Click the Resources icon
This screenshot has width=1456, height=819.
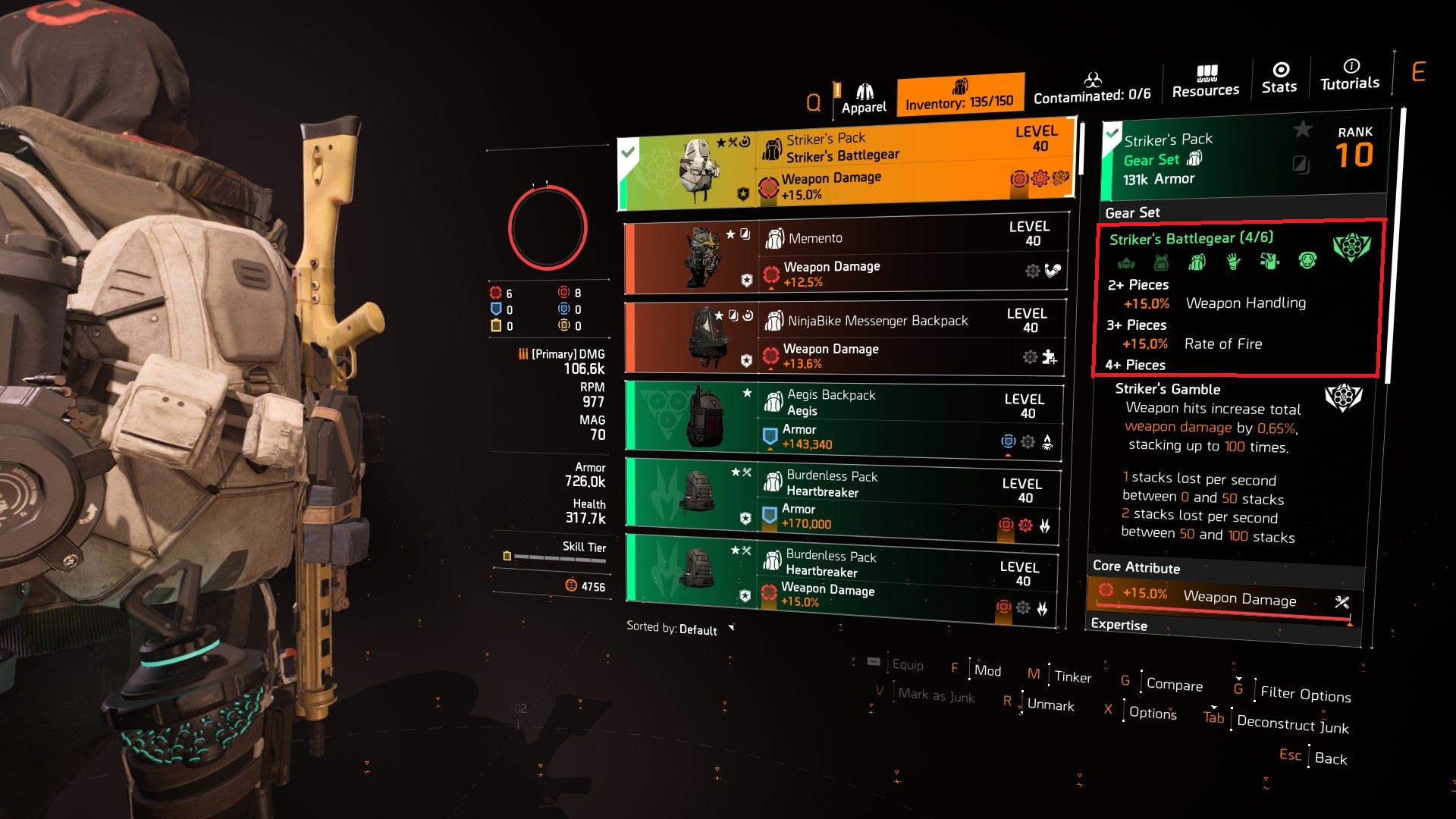(1206, 79)
